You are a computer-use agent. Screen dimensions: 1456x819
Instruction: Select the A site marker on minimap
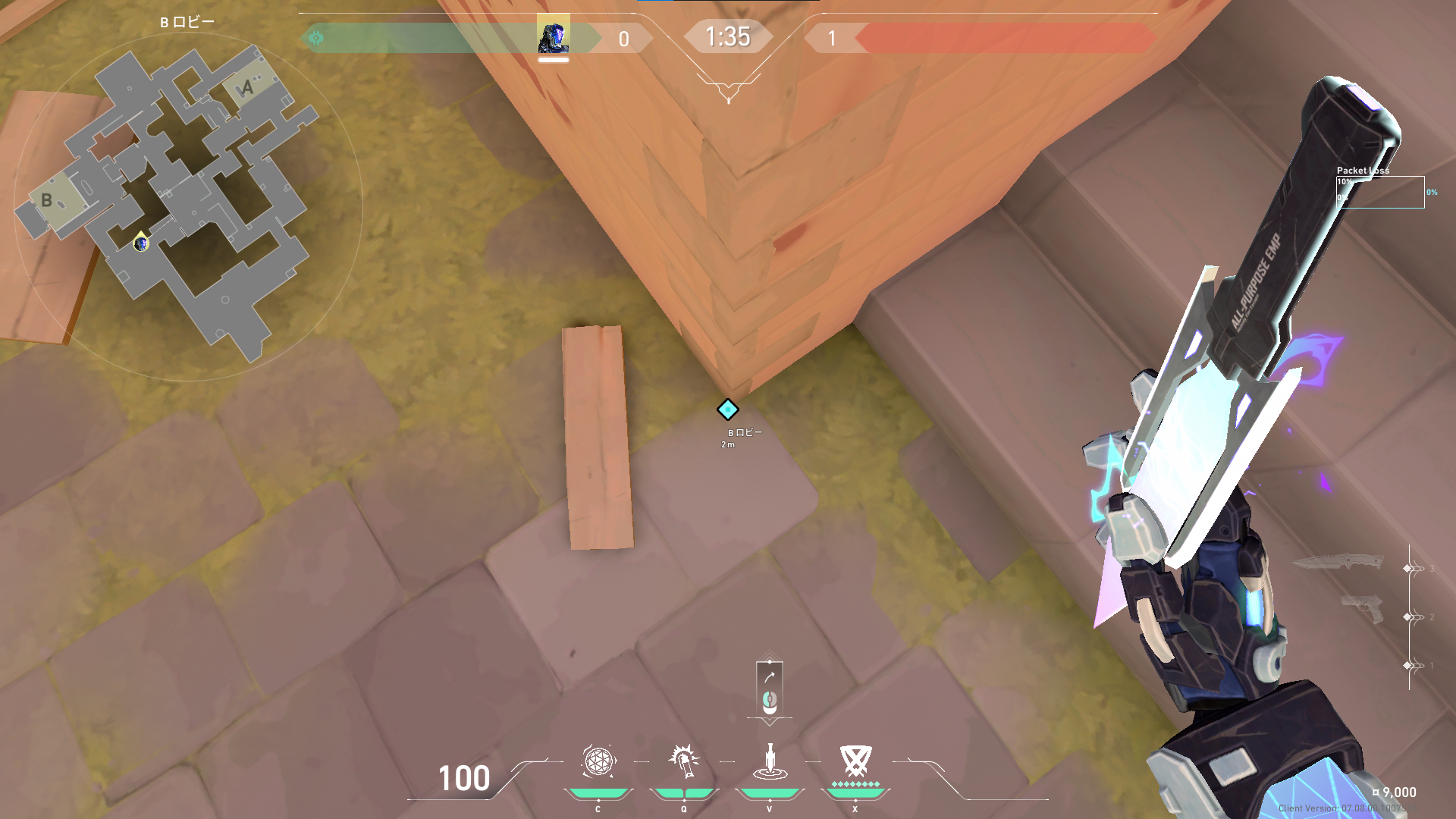coord(248,88)
